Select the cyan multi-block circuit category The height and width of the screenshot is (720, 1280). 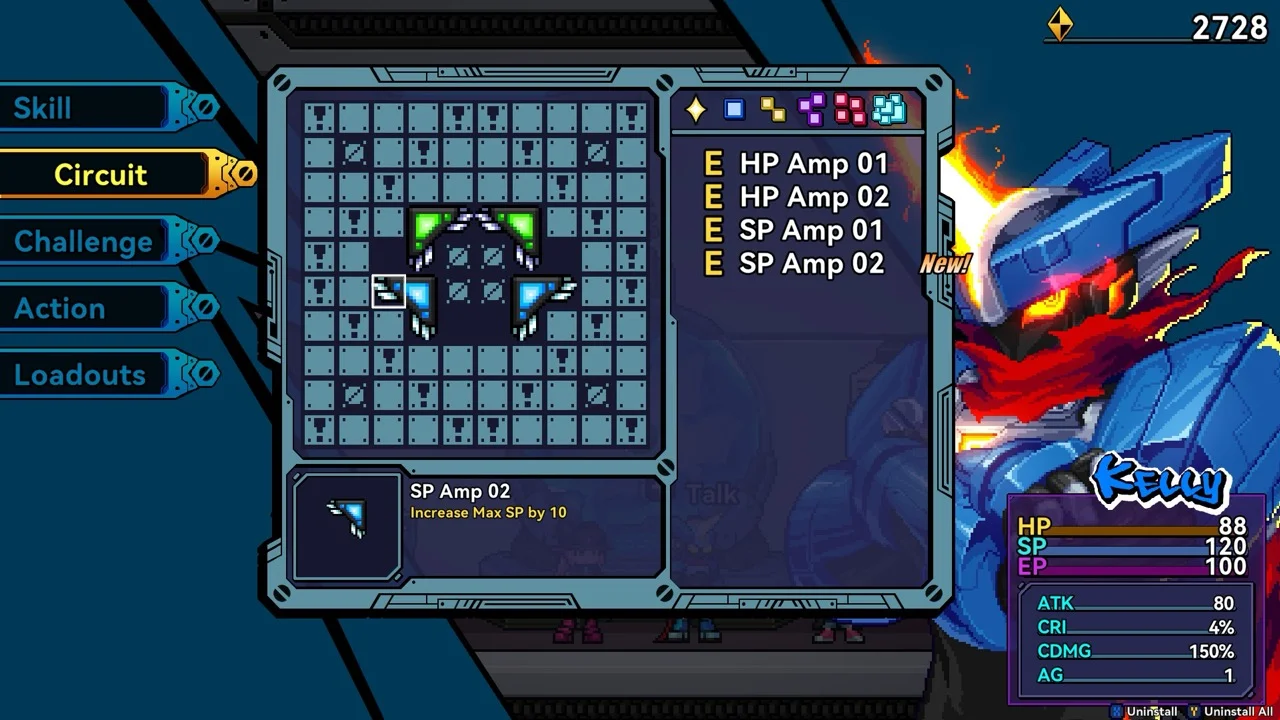point(888,110)
